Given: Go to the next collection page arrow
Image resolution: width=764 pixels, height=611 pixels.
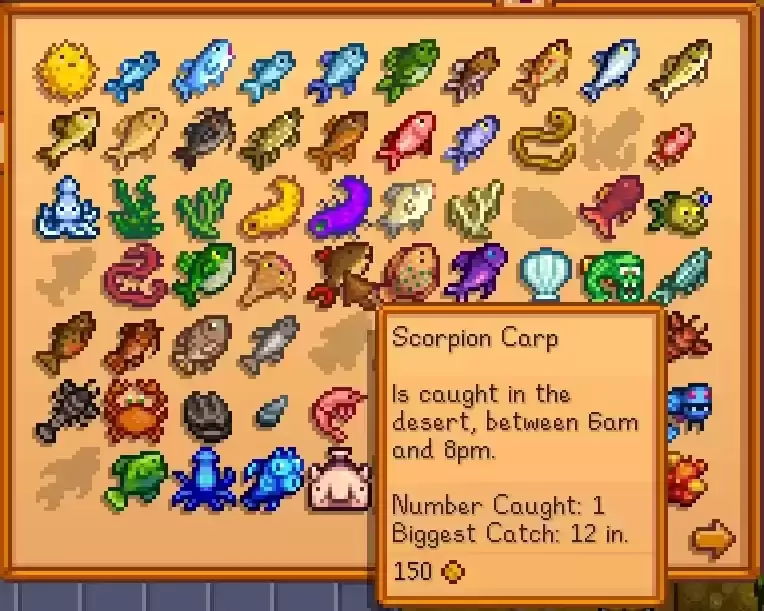Looking at the screenshot, I should [713, 540].
